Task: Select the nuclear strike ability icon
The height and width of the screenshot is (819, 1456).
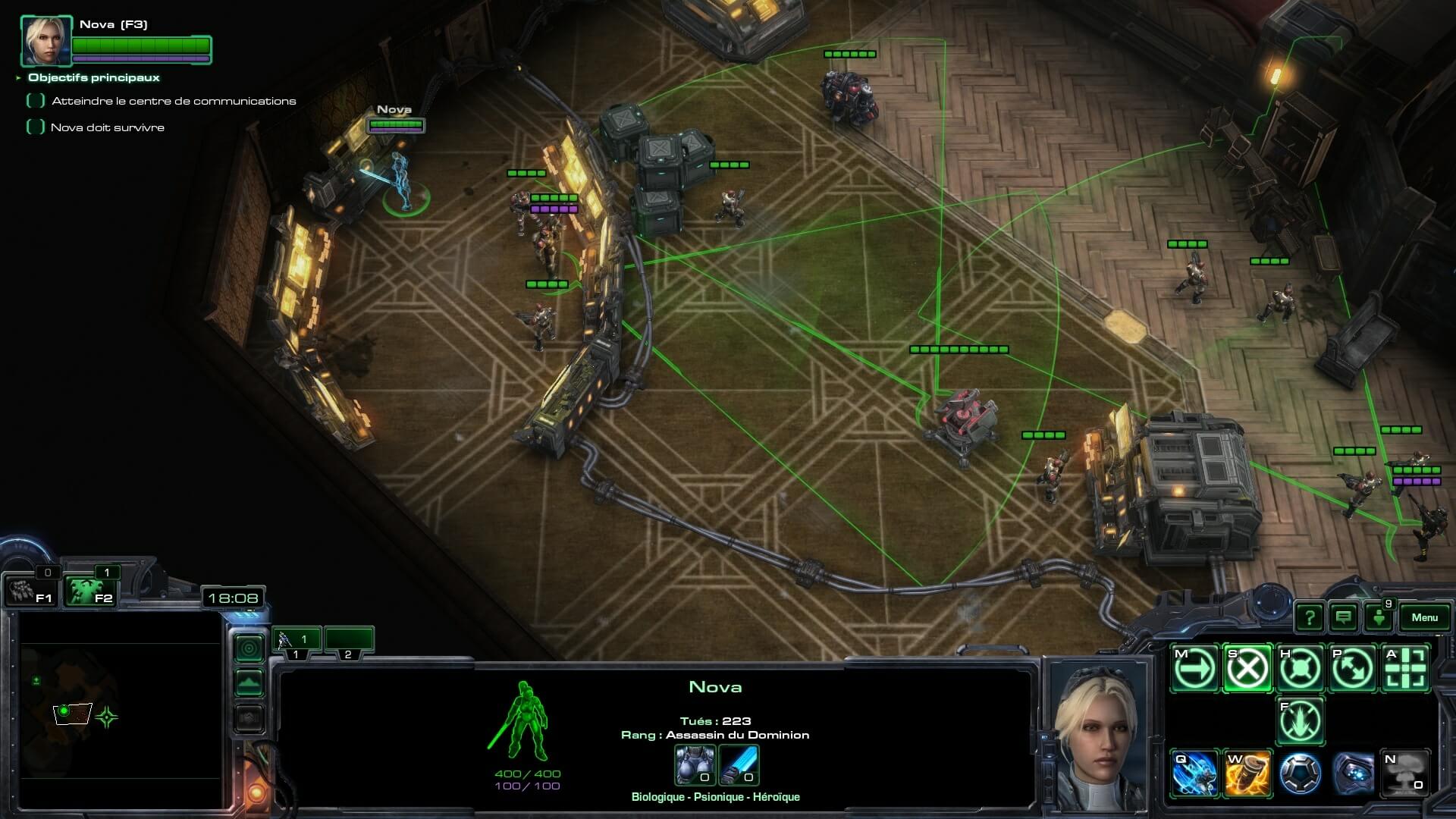Action: point(1407,774)
